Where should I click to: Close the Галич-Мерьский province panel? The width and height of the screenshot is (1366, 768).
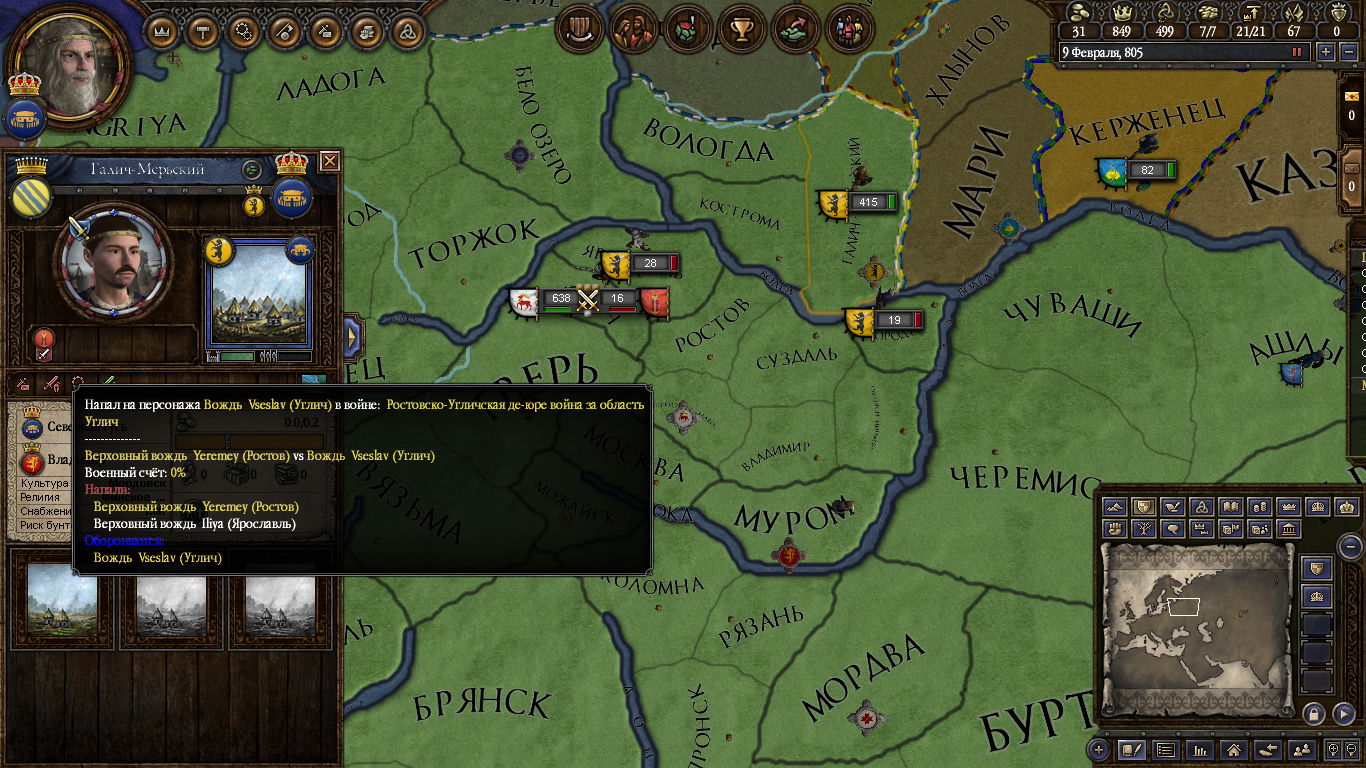330,161
